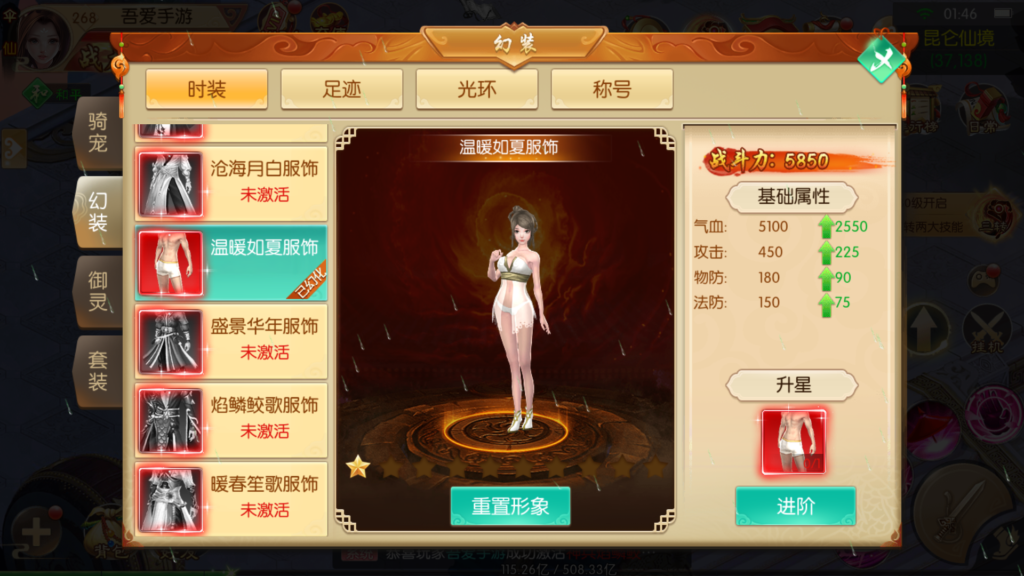Click the 重置形象 button

point(510,506)
